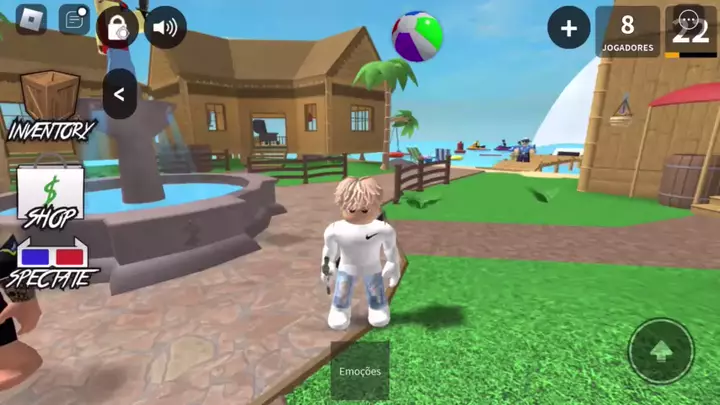Open the three-dots options menu

(690, 19)
